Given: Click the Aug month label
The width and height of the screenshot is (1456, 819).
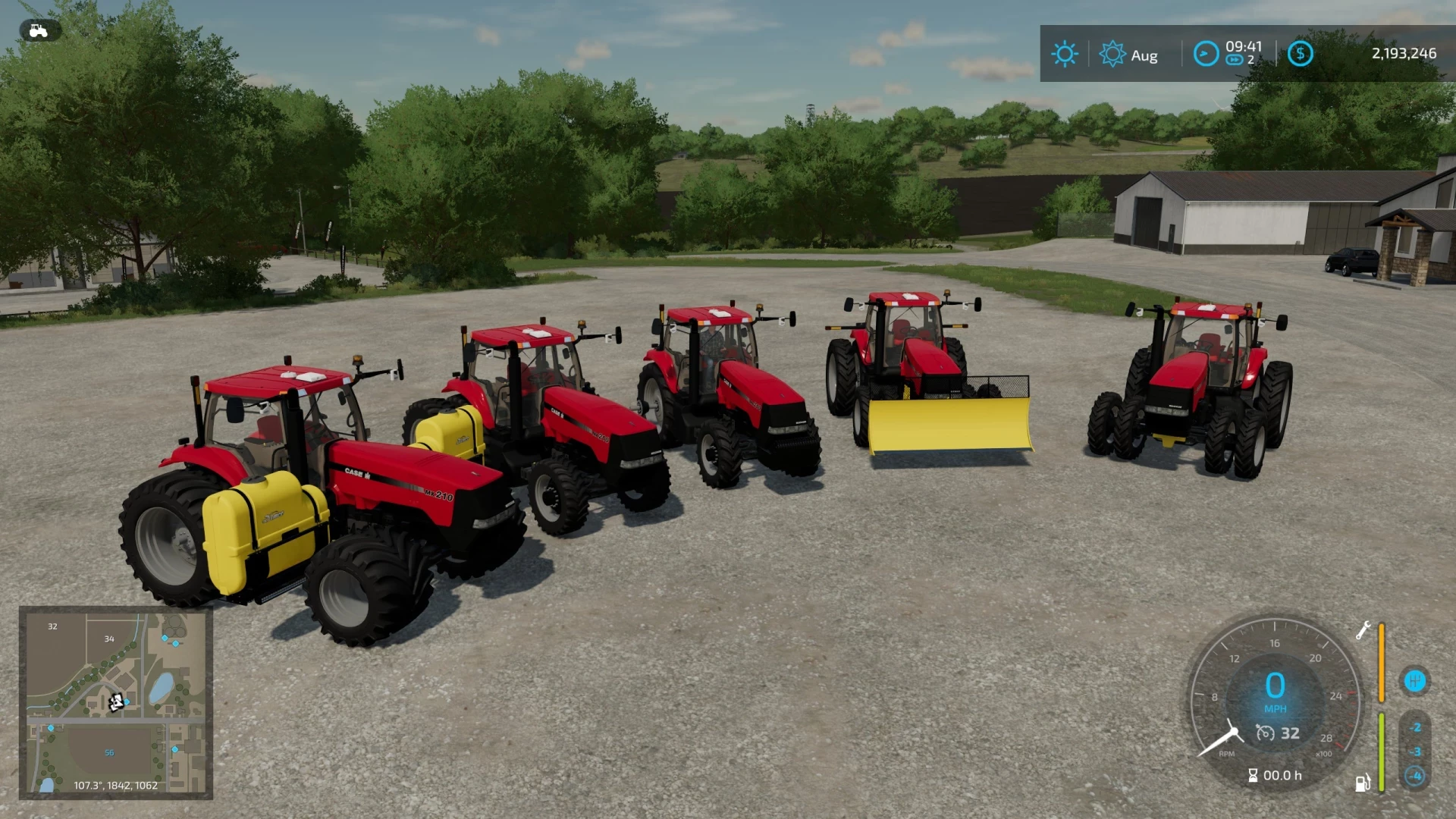Looking at the screenshot, I should pos(1145,55).
